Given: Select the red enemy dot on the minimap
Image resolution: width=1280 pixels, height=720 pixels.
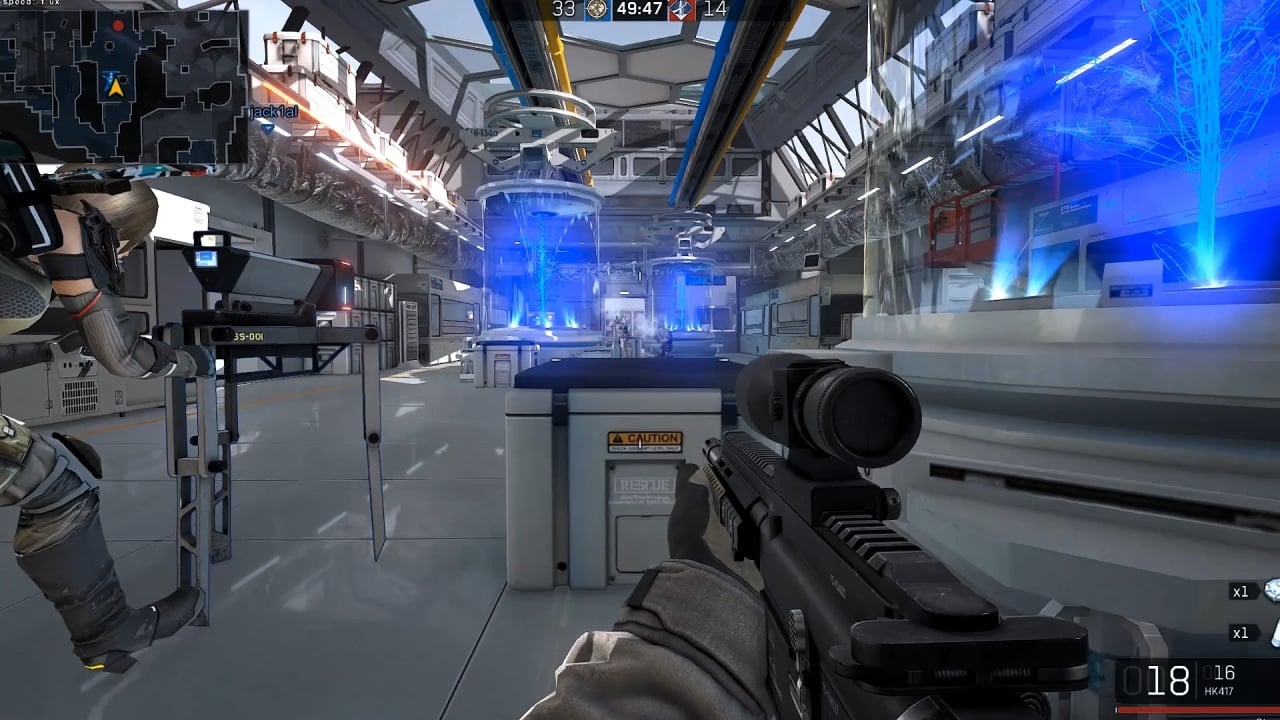Looking at the screenshot, I should pos(119,24).
